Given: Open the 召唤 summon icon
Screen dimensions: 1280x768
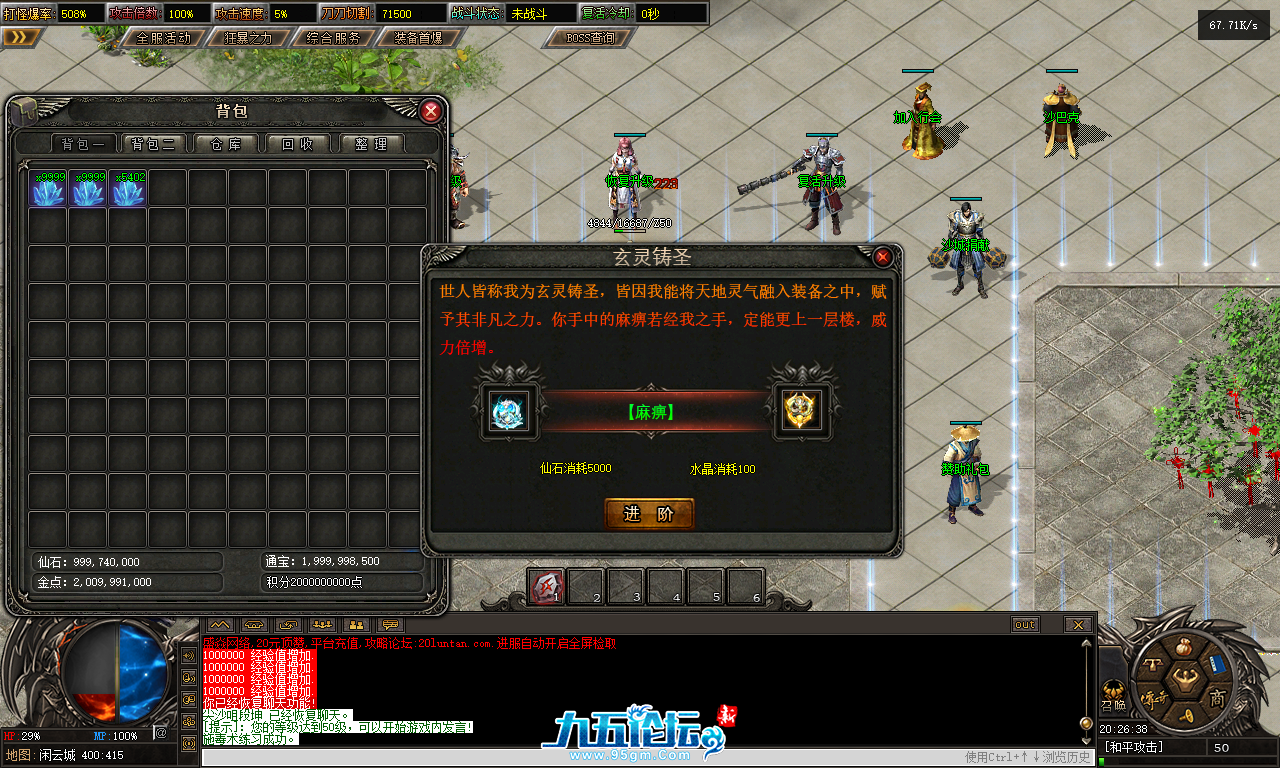Looking at the screenshot, I should click(x=1113, y=688).
